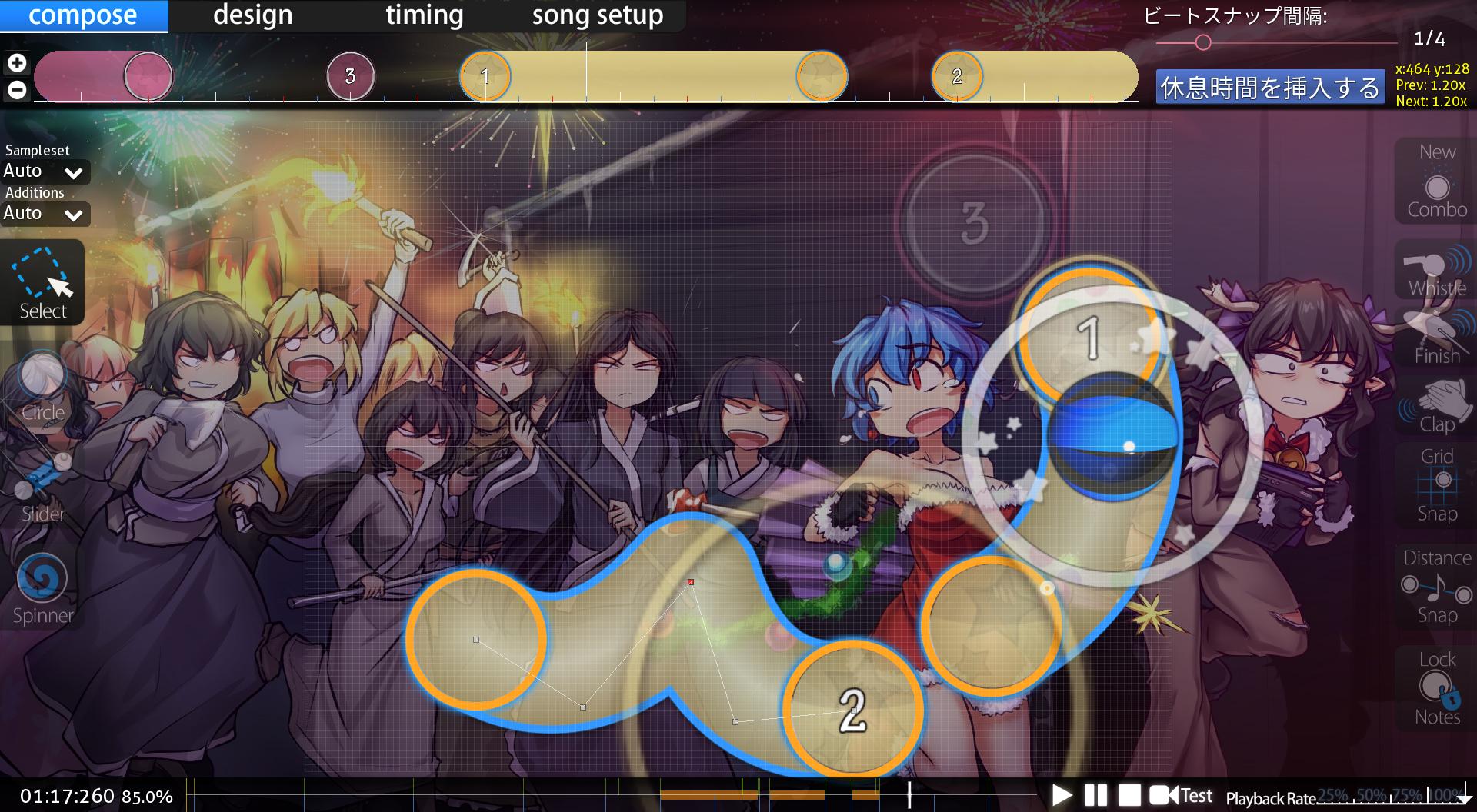Zoom out the timeline with minus button
This screenshot has height=812, width=1477.
[17, 90]
